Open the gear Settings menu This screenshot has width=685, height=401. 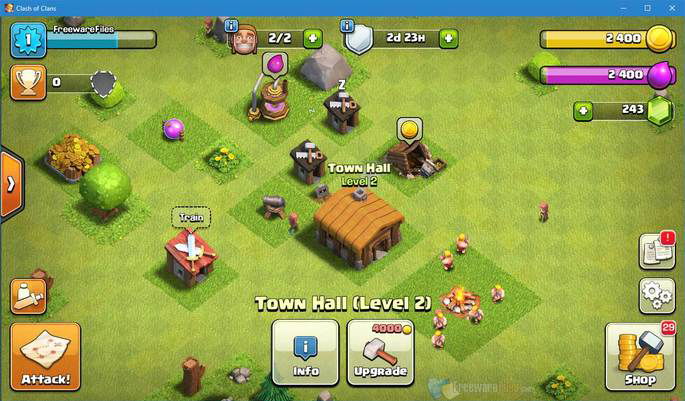coord(656,295)
